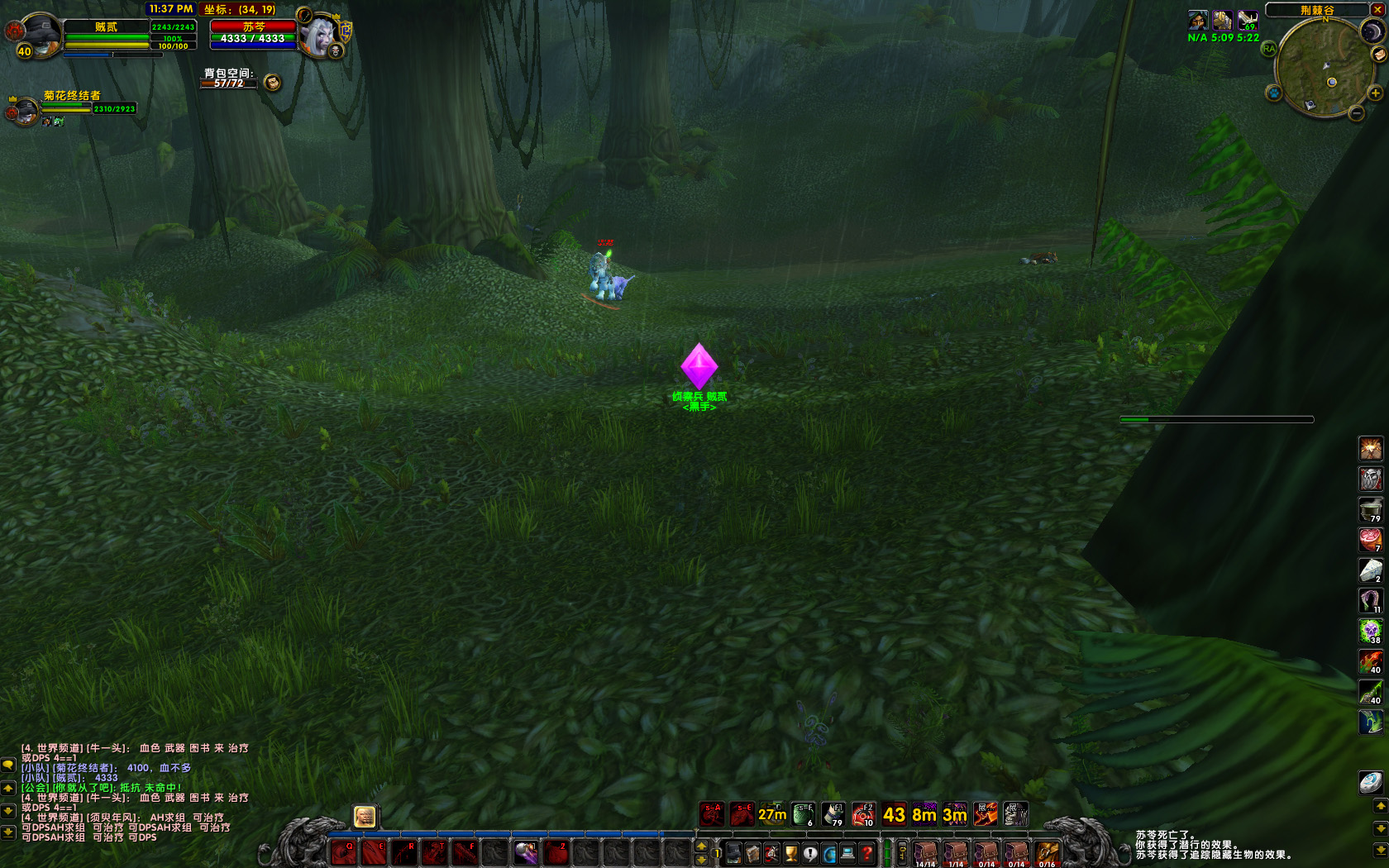Toggle the blue paw tracking button
The width and height of the screenshot is (1389, 868).
click(x=1274, y=93)
